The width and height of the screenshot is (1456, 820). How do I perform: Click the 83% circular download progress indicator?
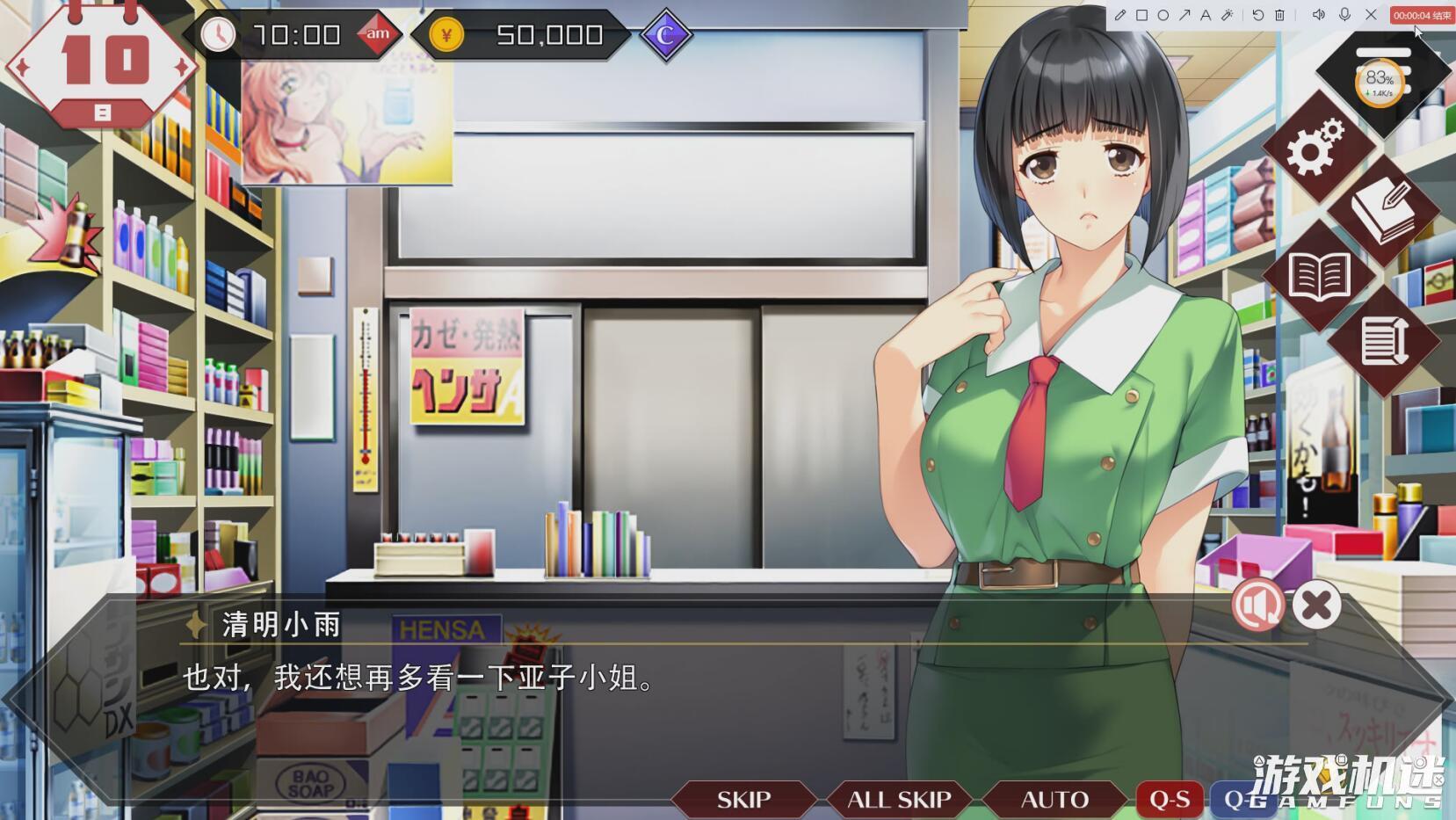click(1380, 82)
